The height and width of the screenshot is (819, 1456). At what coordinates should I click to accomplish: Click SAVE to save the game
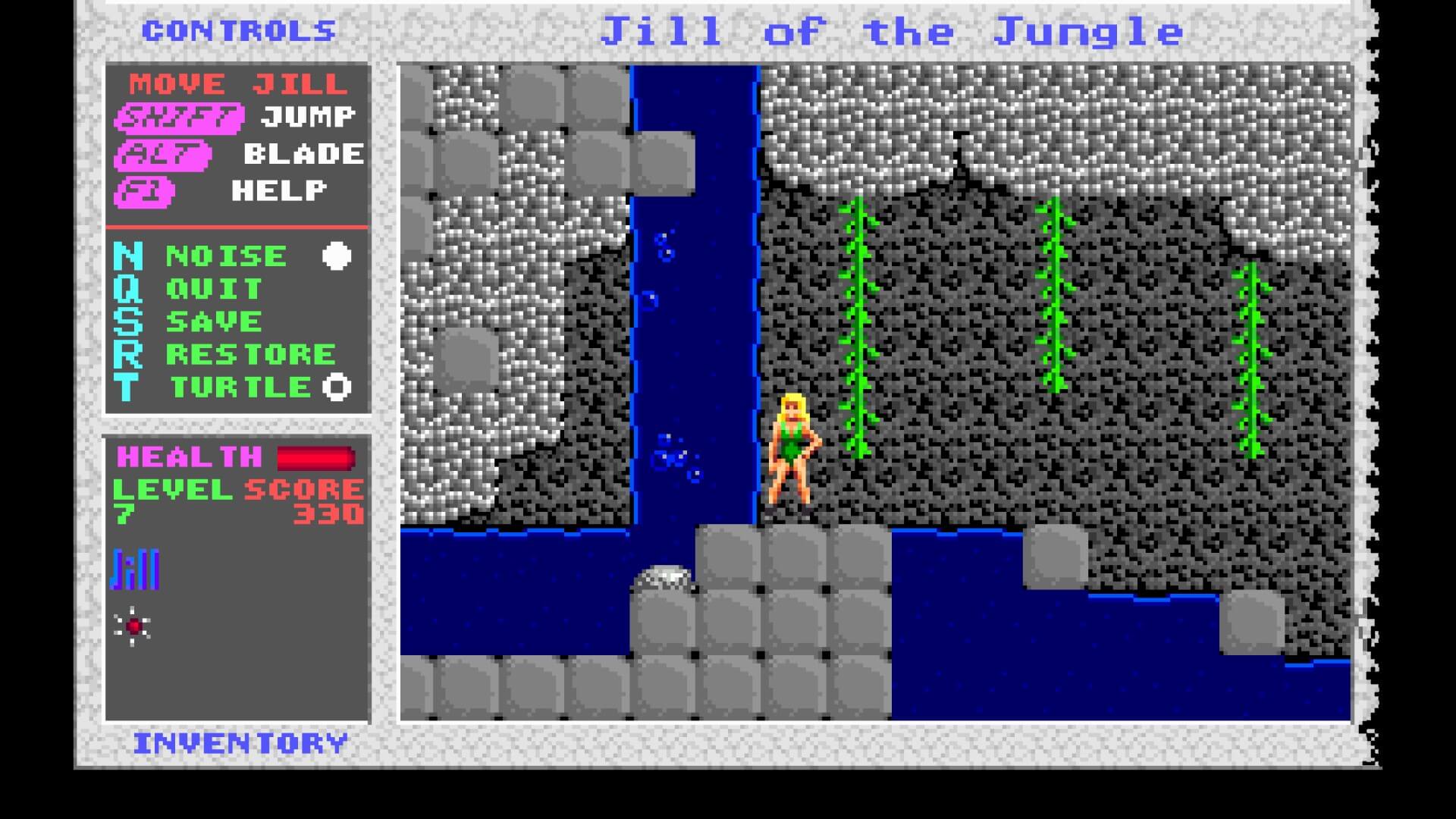(x=212, y=321)
